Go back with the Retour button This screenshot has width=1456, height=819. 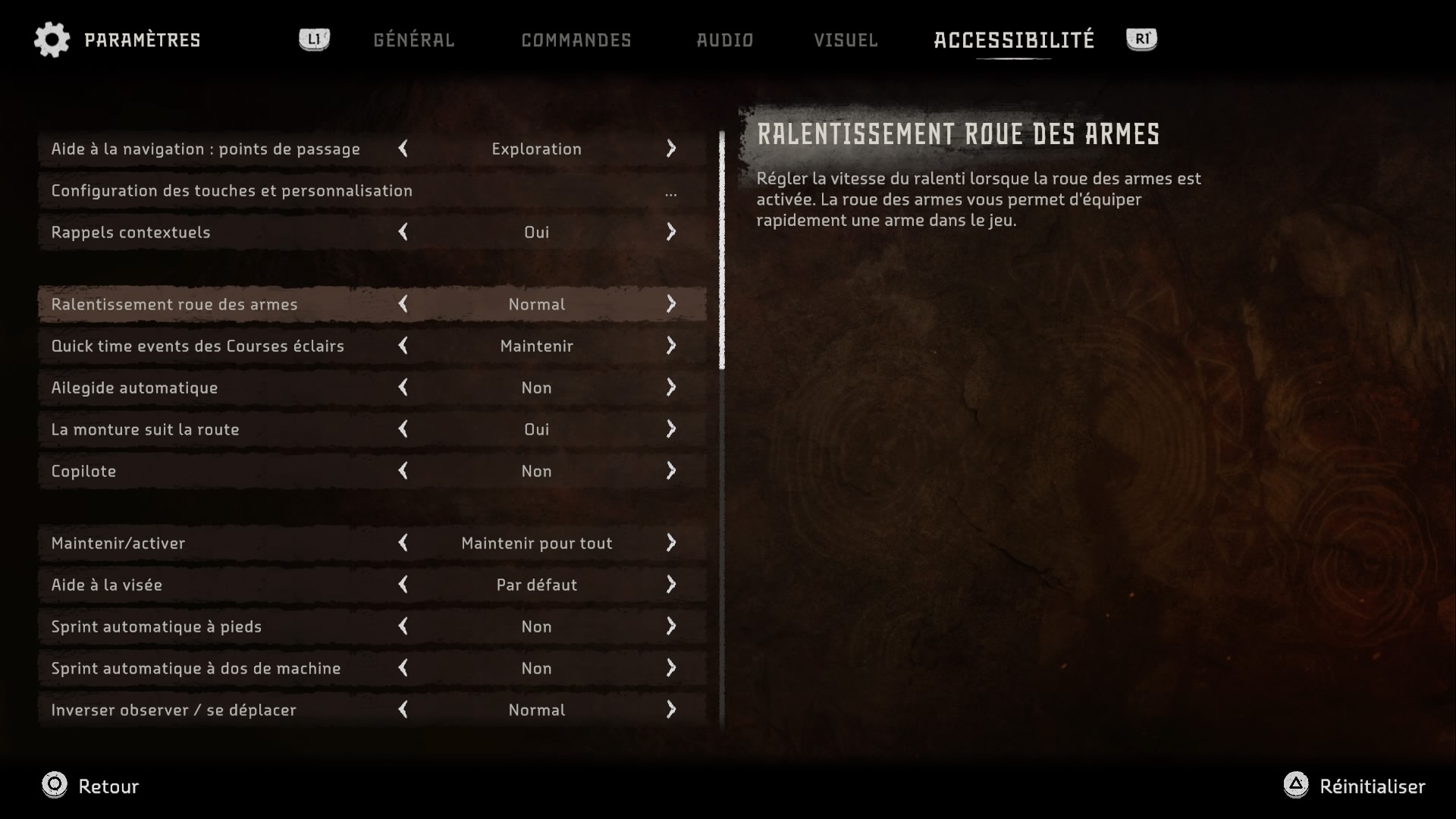tap(91, 786)
